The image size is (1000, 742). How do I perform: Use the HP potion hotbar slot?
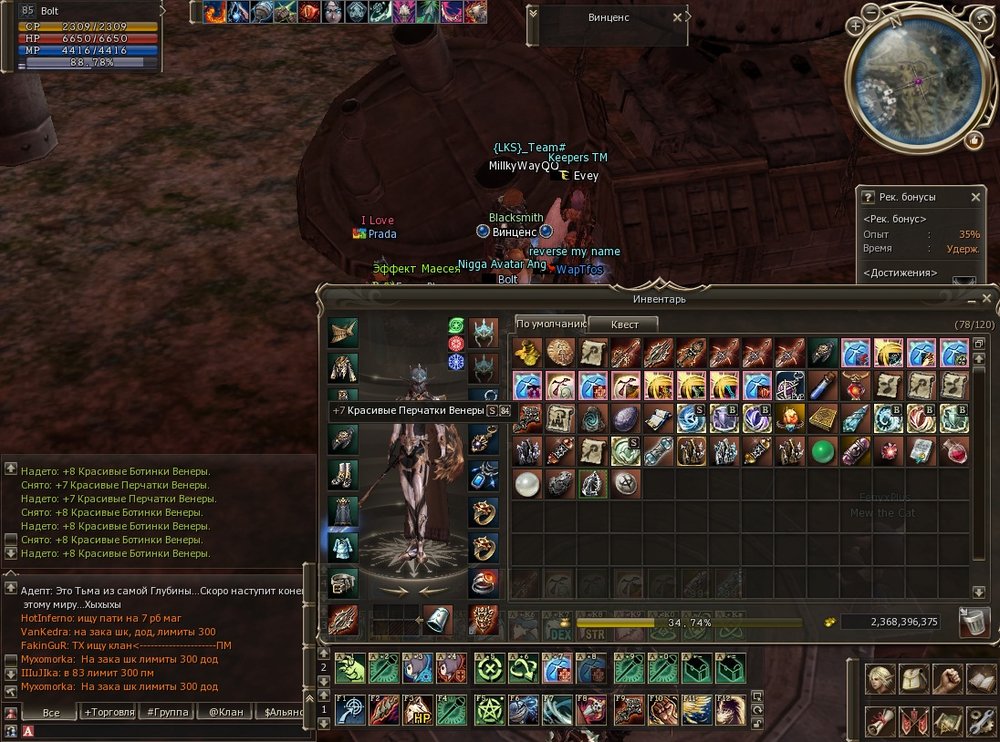(416, 710)
